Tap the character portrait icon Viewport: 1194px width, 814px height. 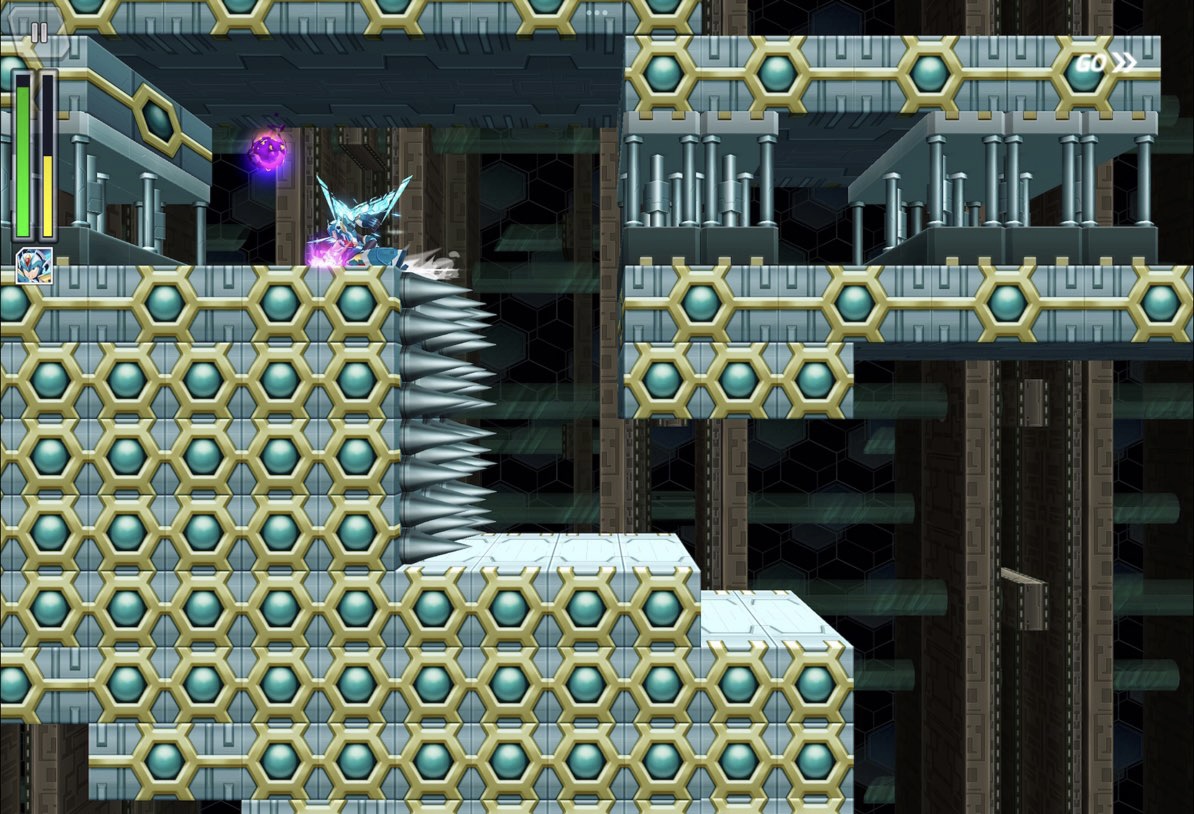coord(34,265)
